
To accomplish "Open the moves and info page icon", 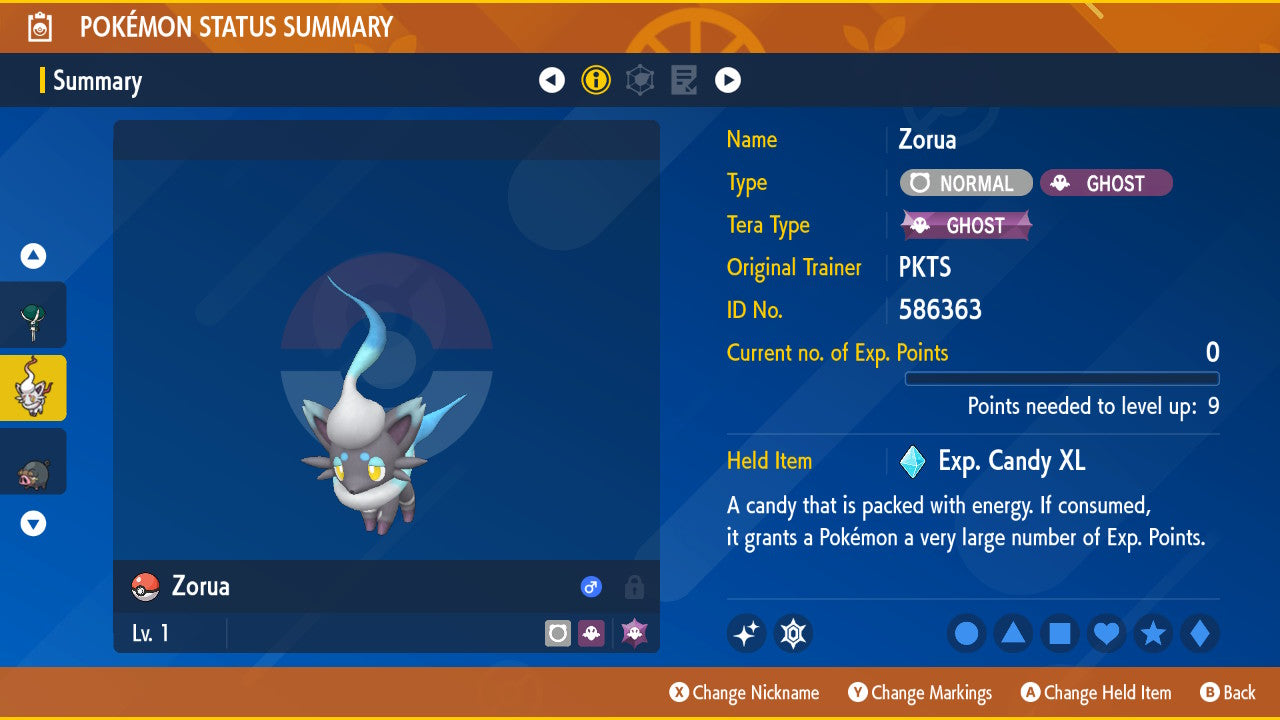I will 683,79.
